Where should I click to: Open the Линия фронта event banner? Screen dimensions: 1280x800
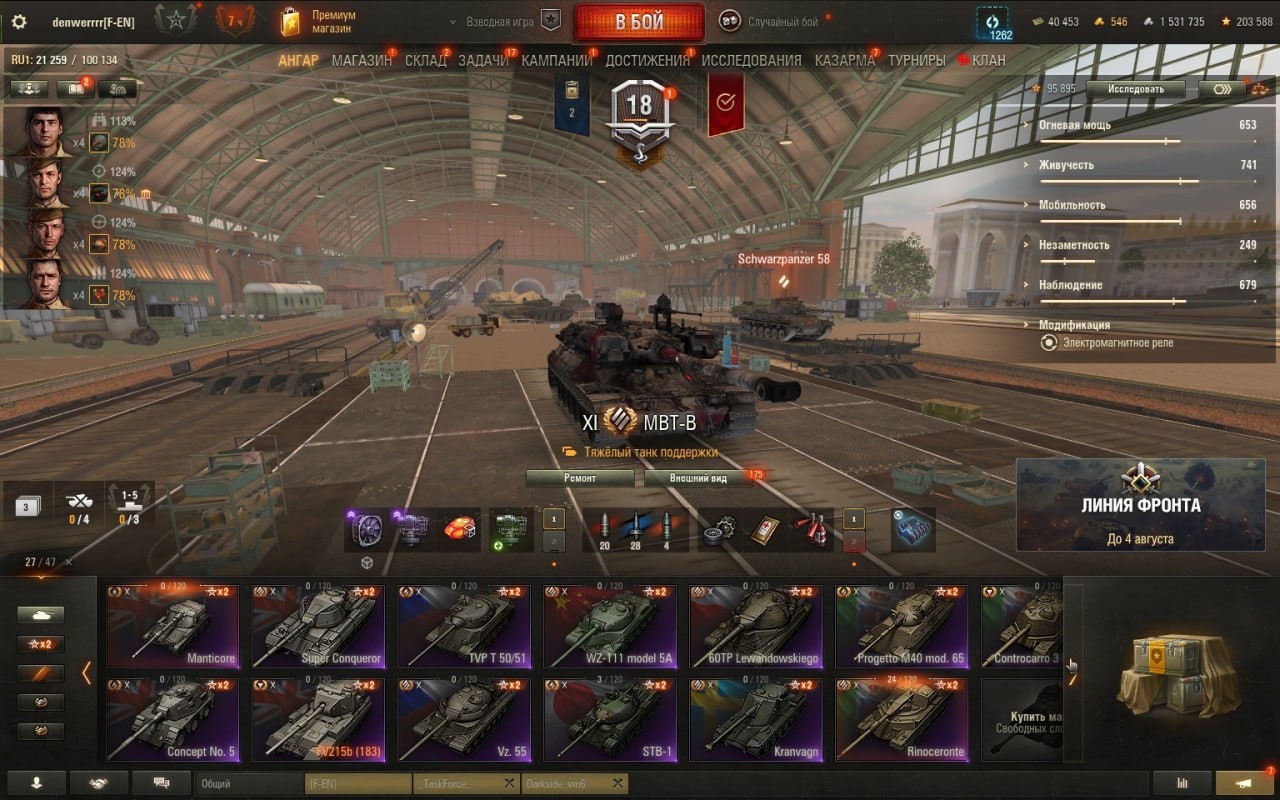pos(1140,505)
